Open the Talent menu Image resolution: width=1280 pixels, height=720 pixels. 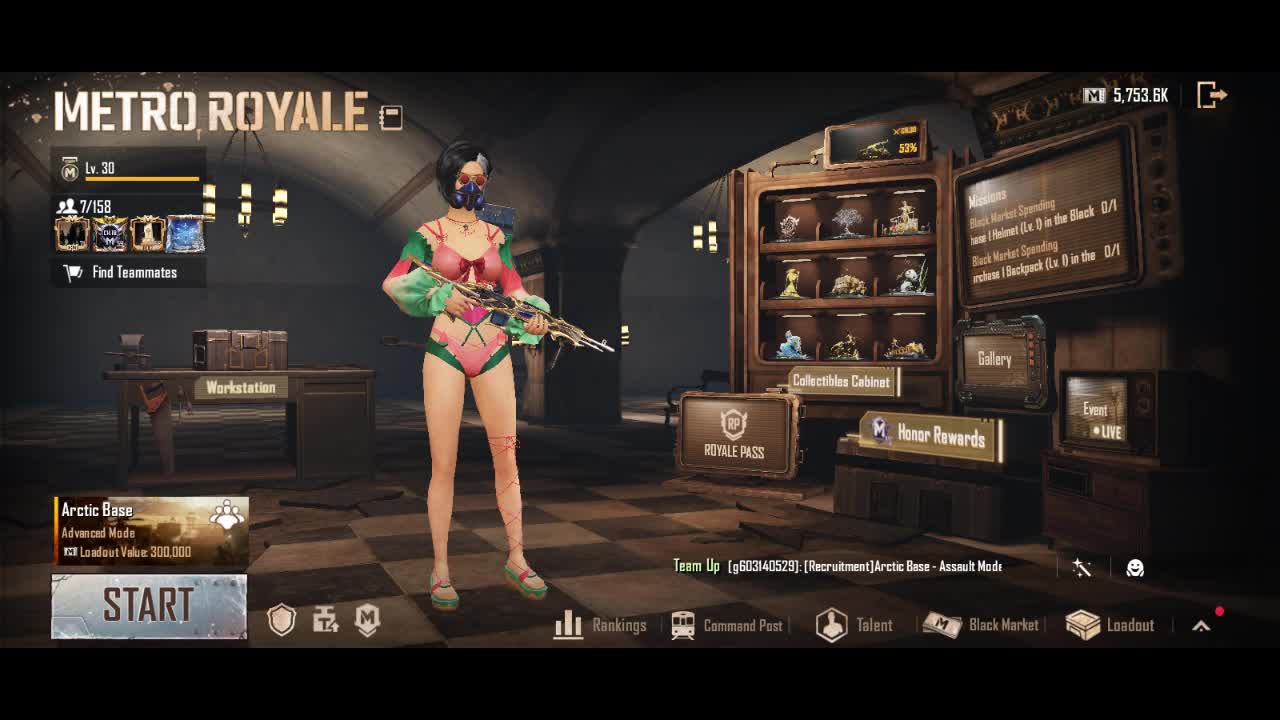(x=855, y=625)
